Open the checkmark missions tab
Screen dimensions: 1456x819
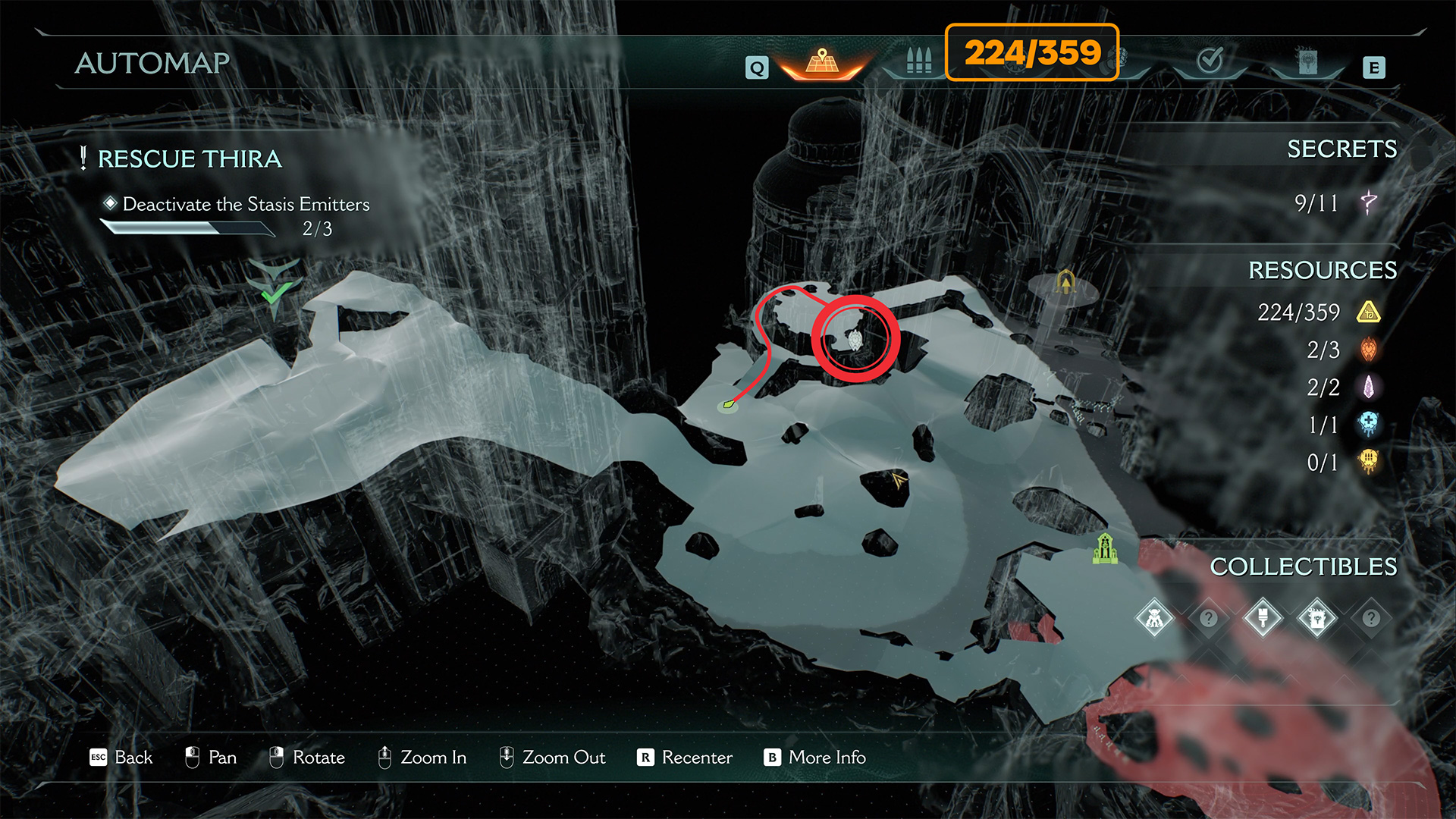1210,61
